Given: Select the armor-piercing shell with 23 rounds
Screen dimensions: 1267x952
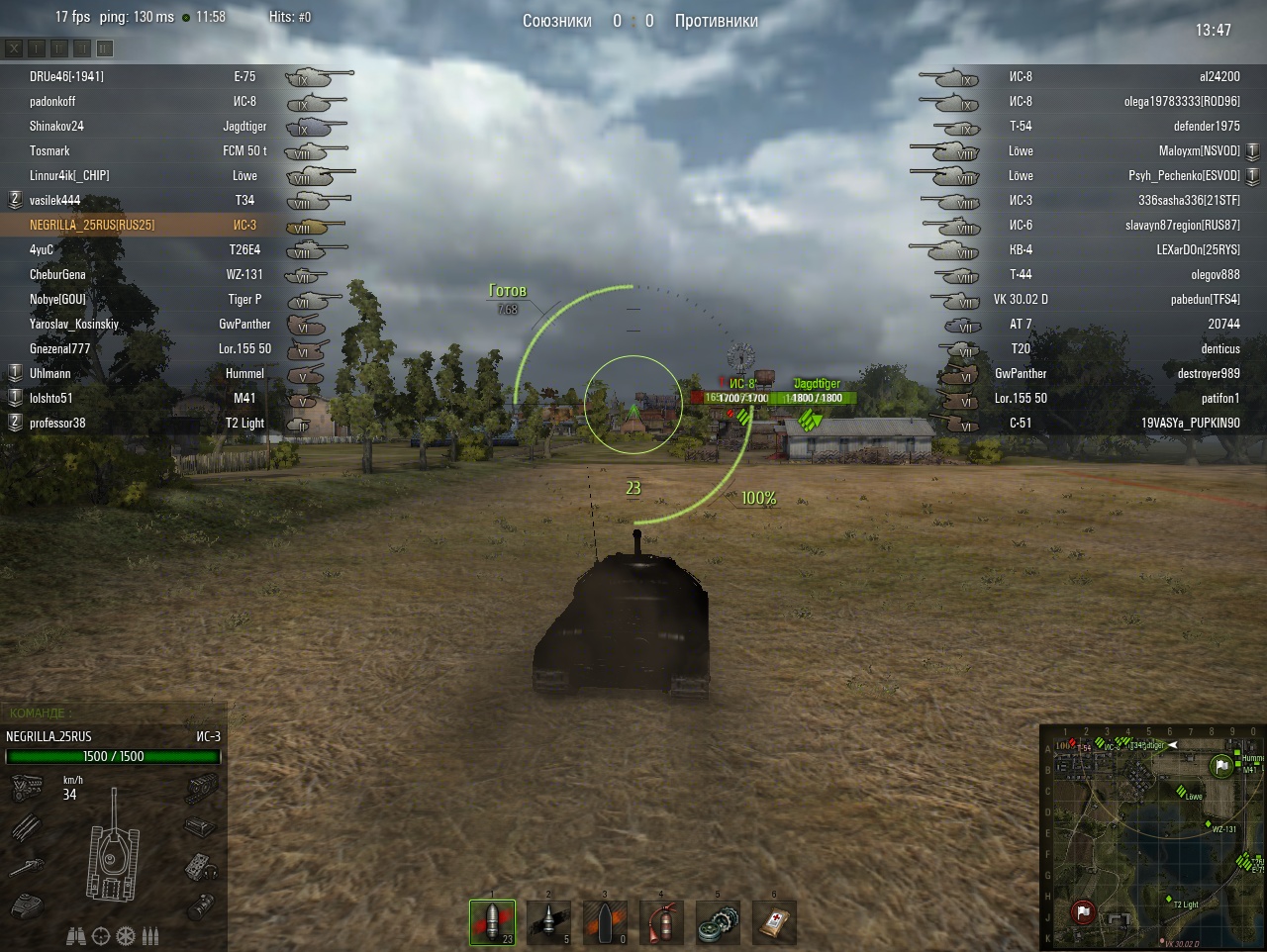Looking at the screenshot, I should (x=492, y=922).
